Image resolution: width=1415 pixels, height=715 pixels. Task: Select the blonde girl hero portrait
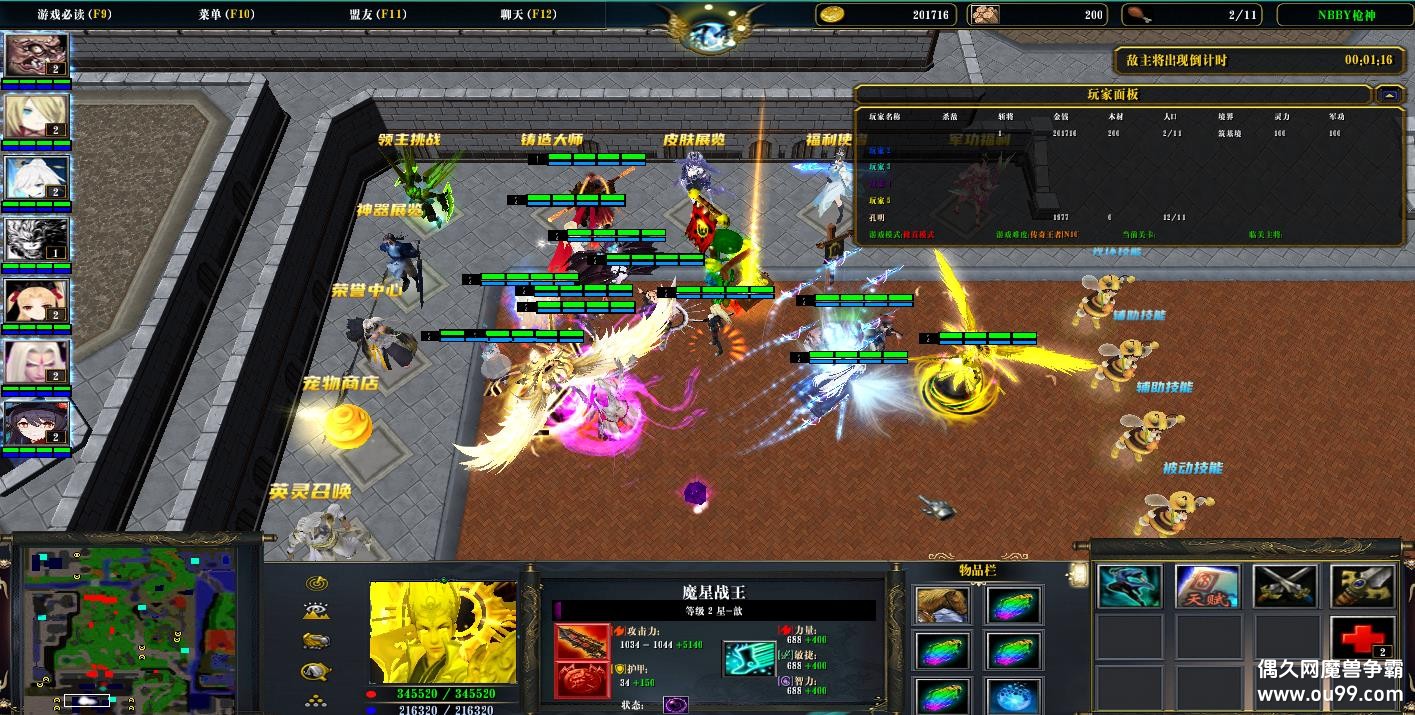tap(37, 116)
